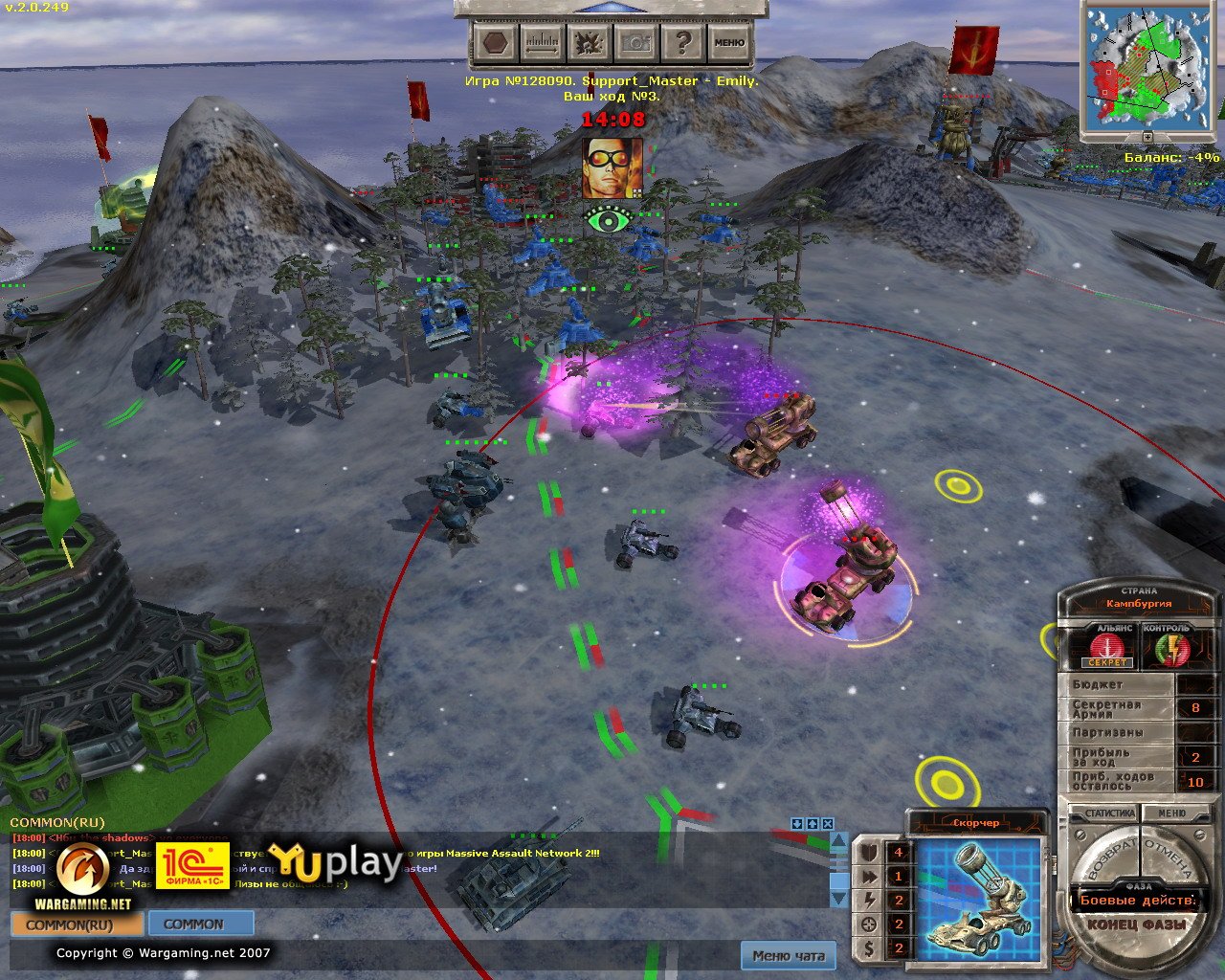Switch to the COMMON(RU) chat tab

click(x=74, y=925)
